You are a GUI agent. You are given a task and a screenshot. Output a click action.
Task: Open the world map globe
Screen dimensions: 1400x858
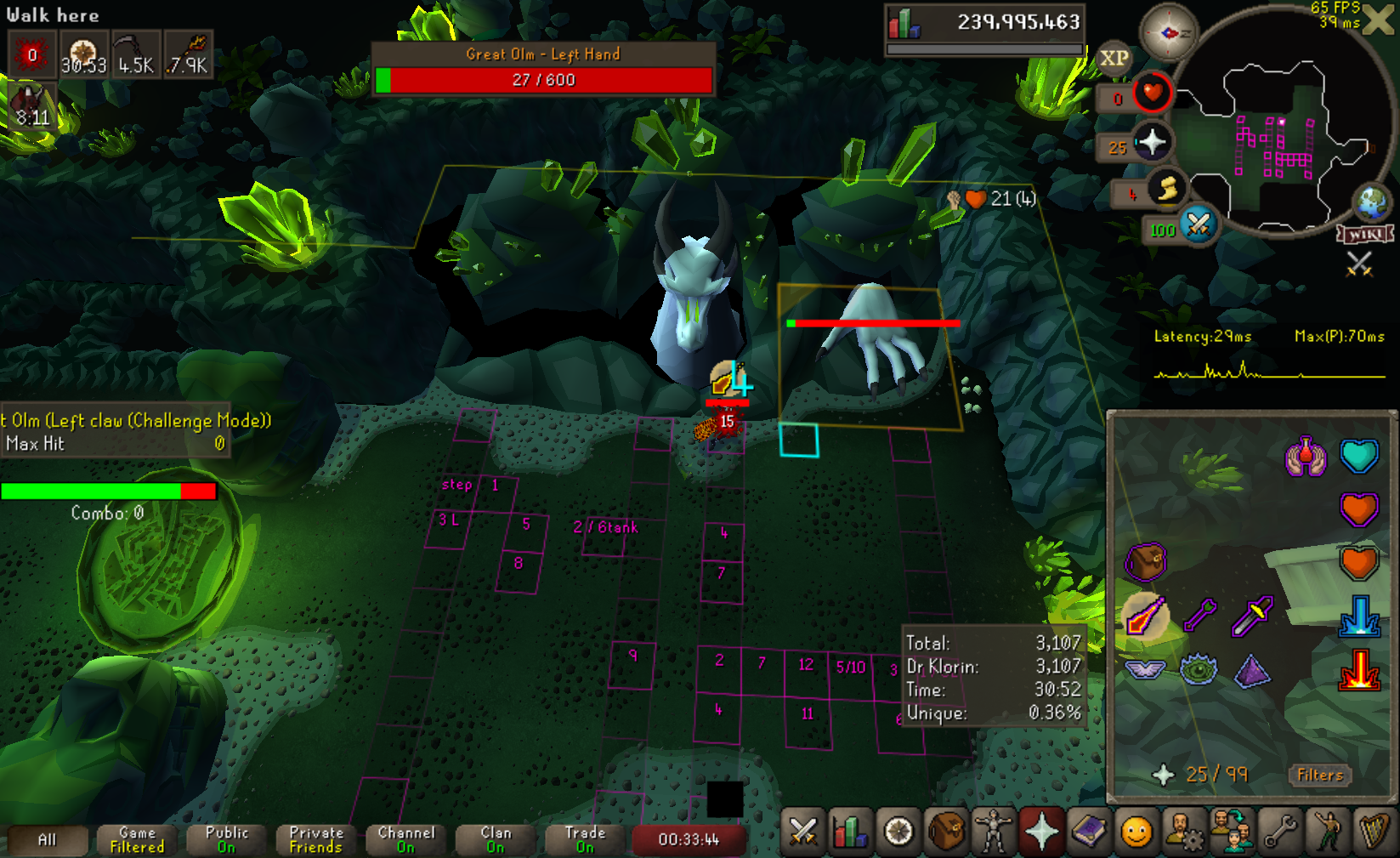pos(1371,202)
